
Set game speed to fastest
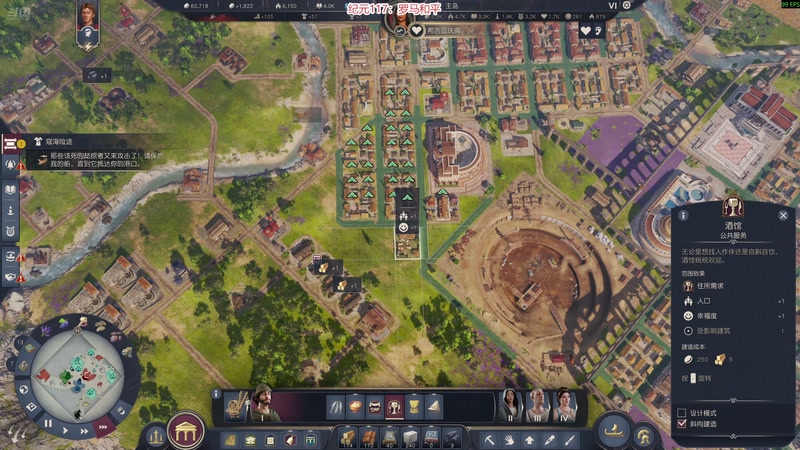[101, 428]
